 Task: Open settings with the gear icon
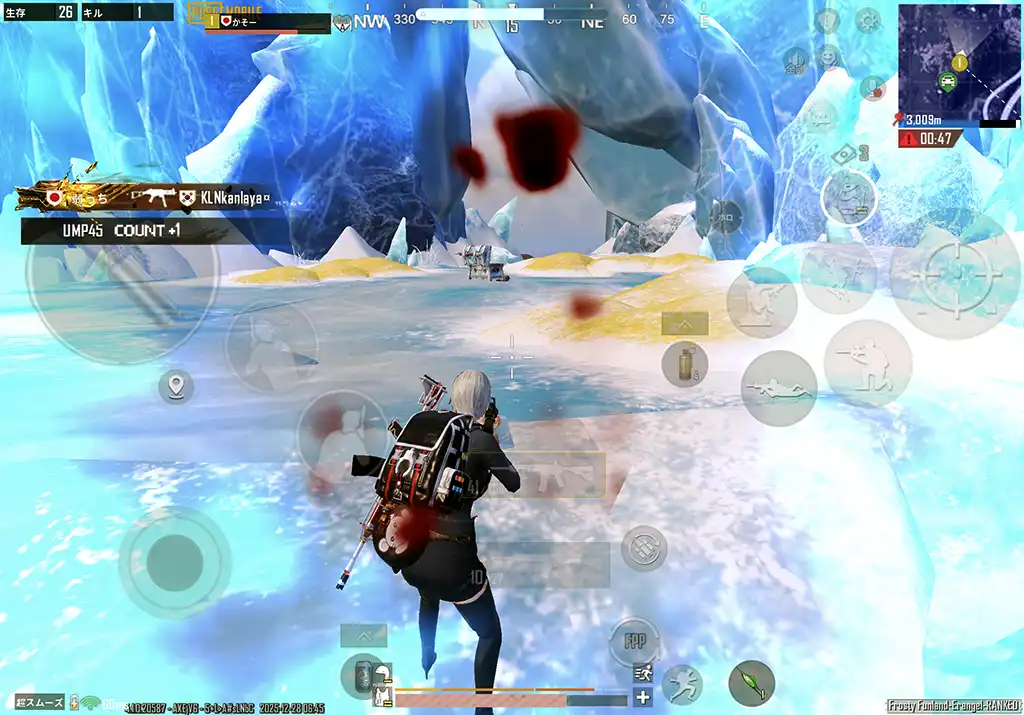867,19
